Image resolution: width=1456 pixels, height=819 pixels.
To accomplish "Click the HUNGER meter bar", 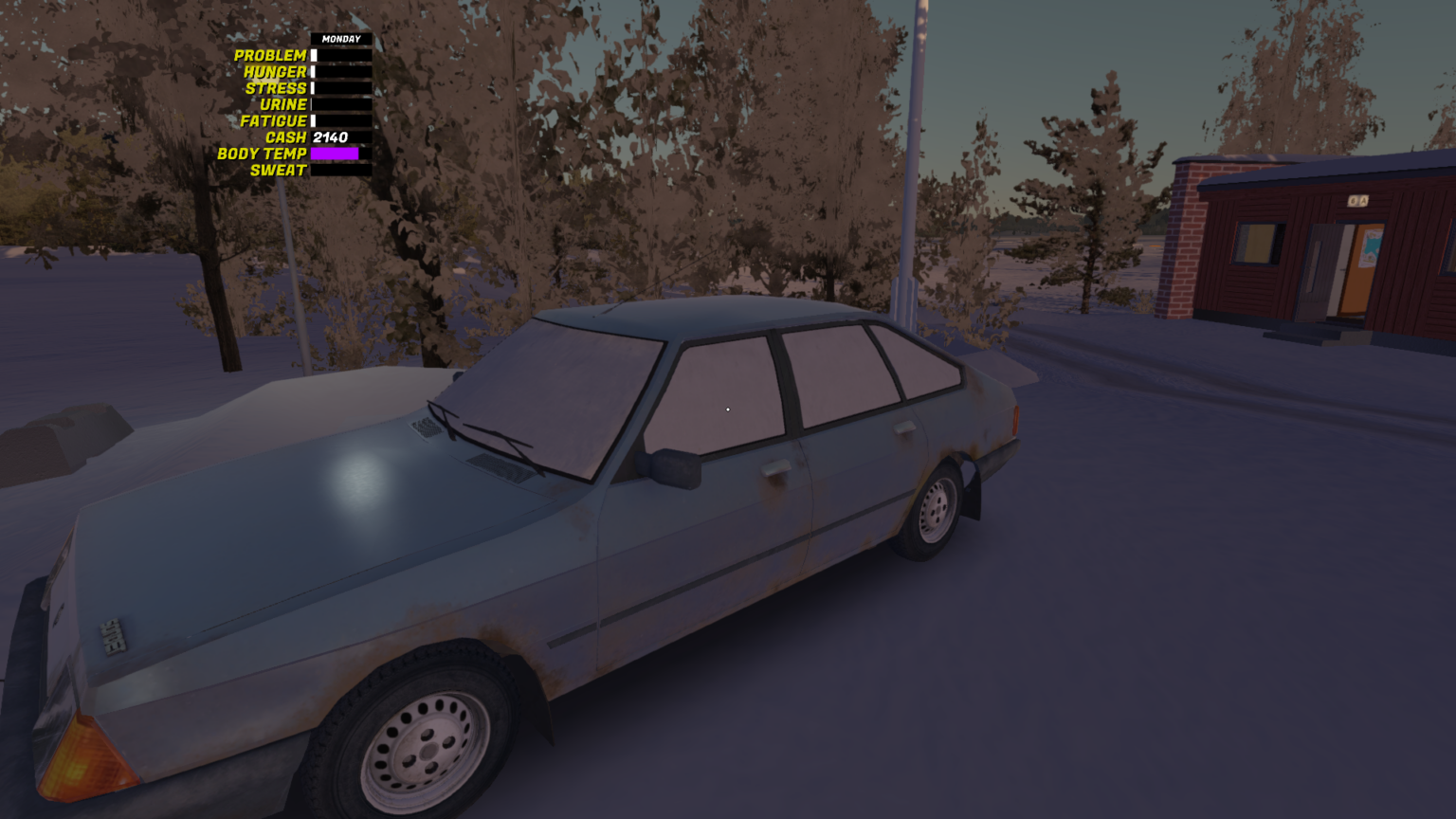I will pos(339,71).
